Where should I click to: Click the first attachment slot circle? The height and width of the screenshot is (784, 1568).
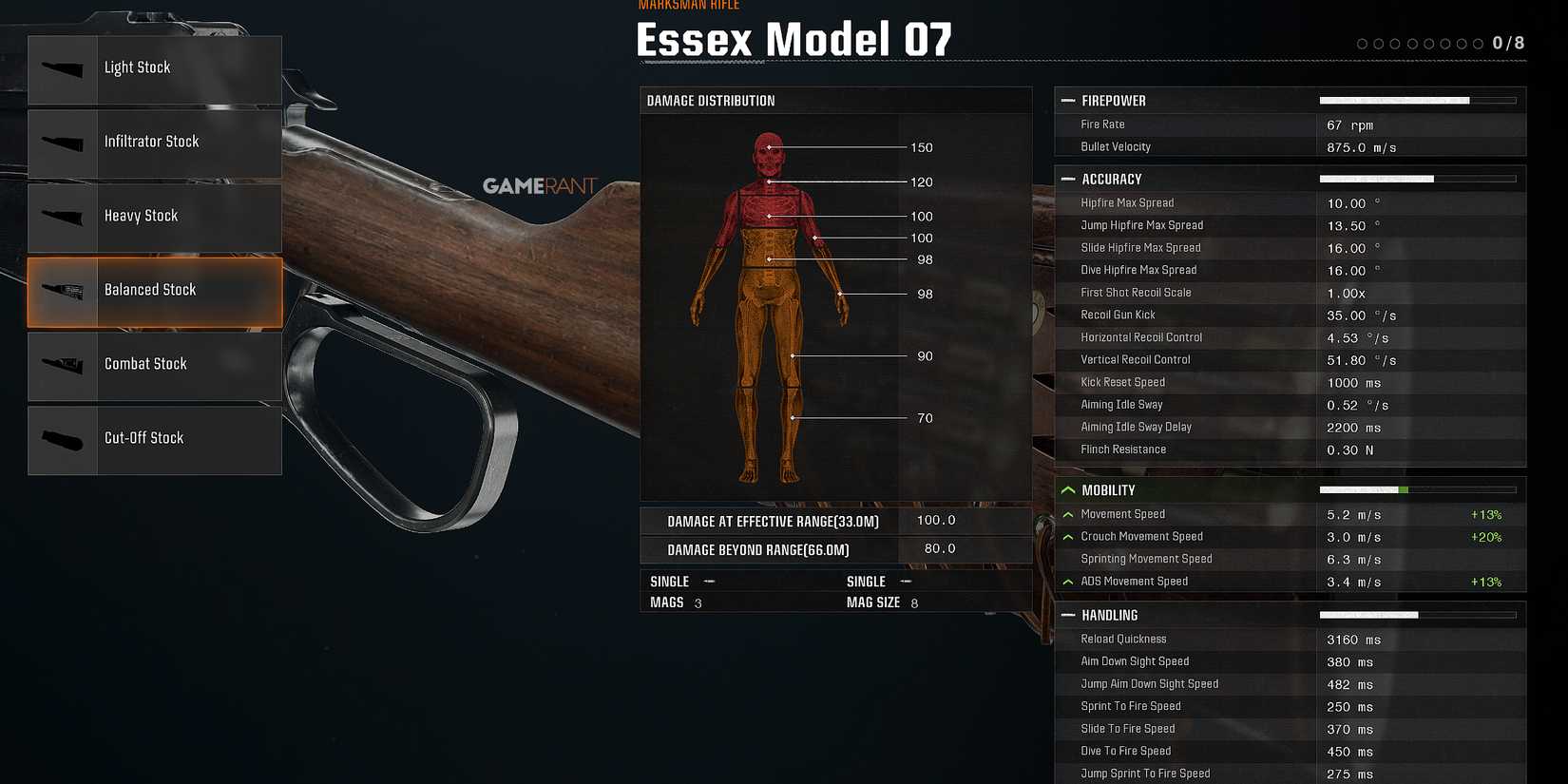pos(1363,43)
